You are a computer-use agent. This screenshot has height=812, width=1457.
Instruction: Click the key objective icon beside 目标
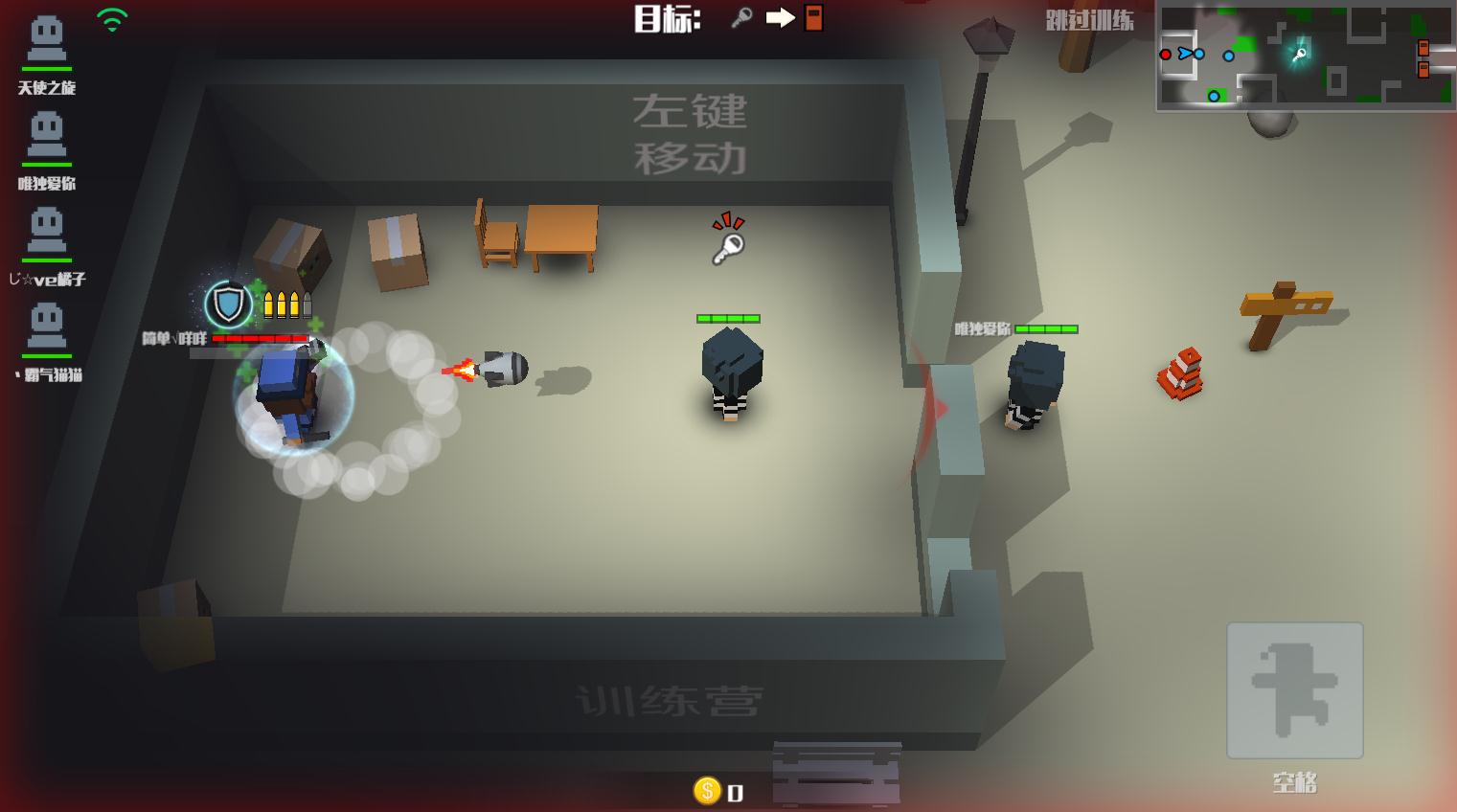click(741, 18)
